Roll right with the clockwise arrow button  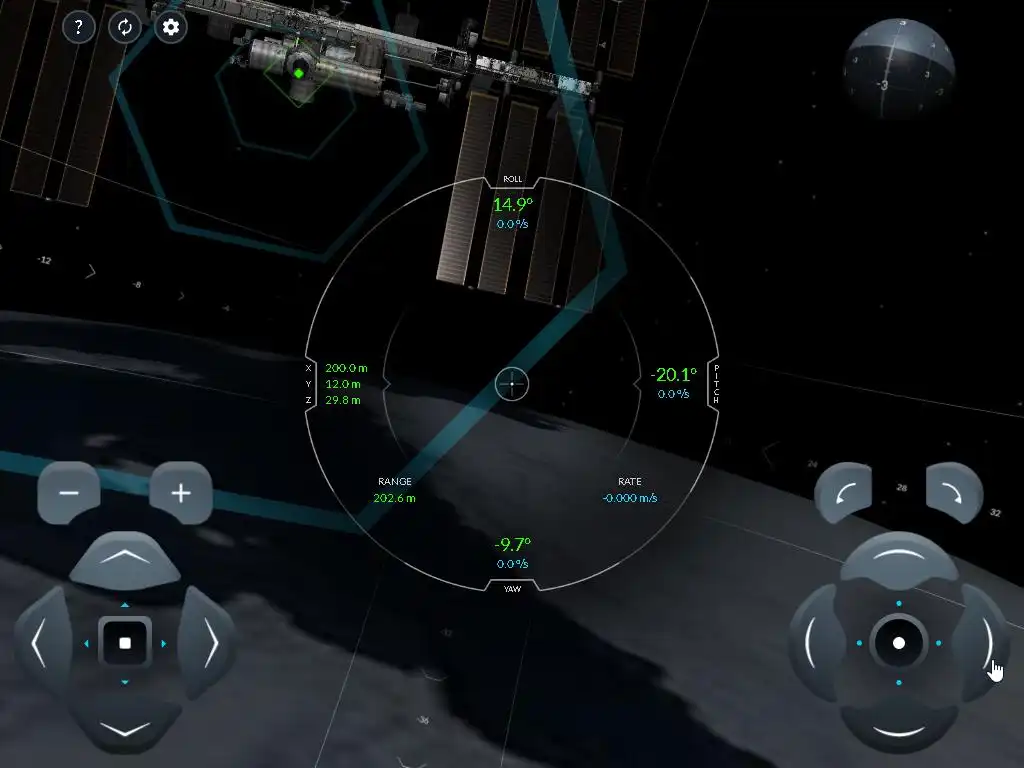[954, 492]
